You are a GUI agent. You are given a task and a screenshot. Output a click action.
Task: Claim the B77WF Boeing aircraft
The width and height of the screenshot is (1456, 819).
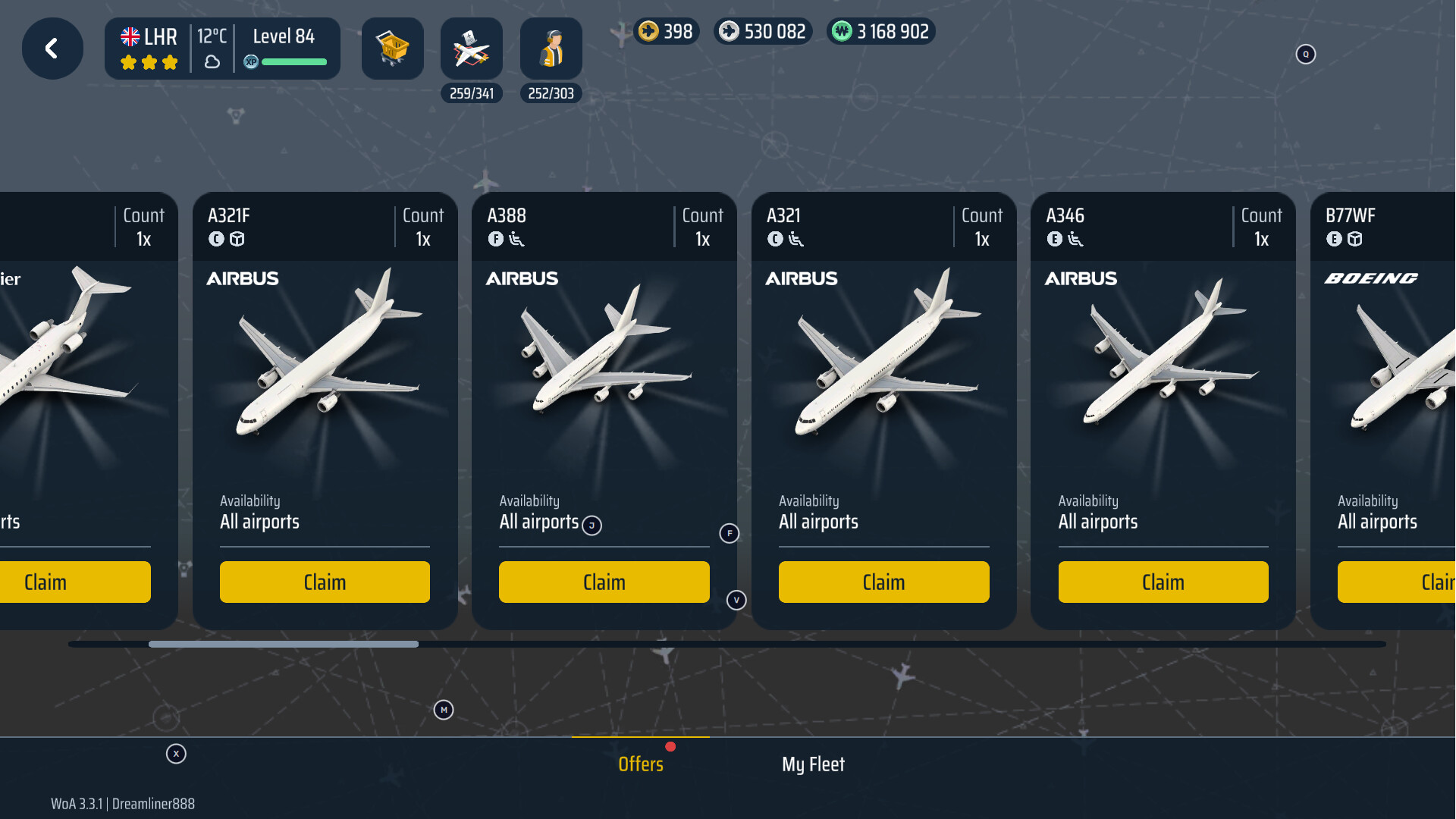1397,582
